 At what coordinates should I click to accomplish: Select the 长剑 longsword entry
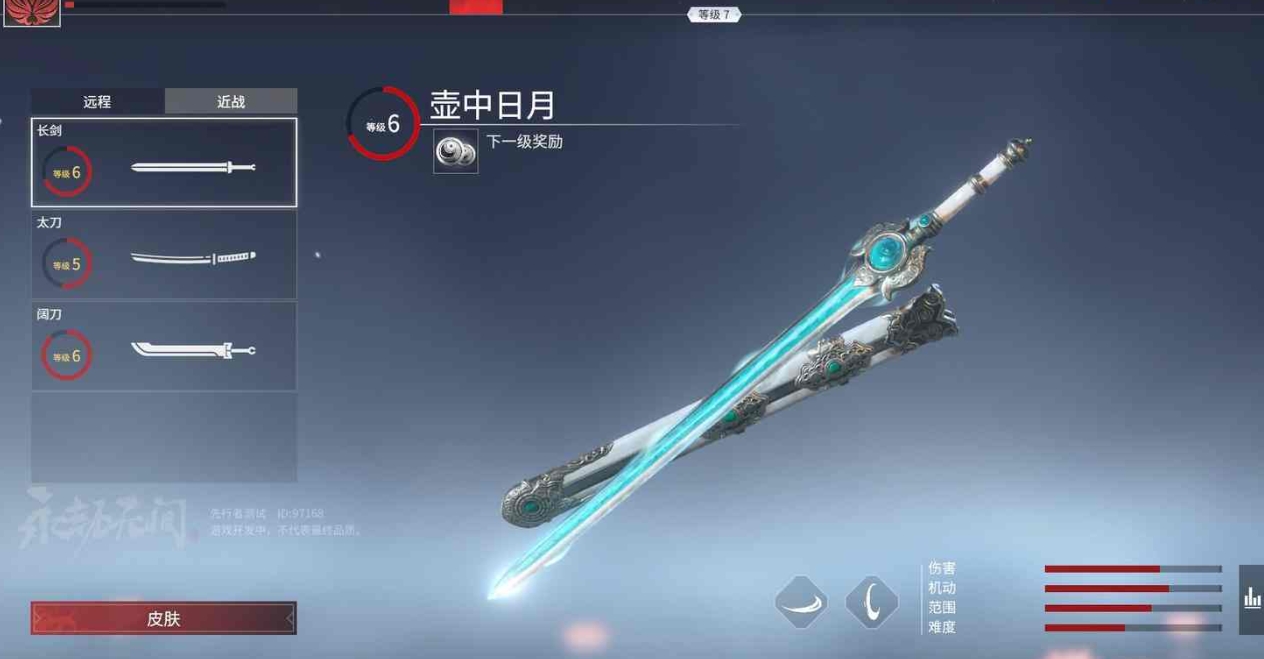coord(164,162)
